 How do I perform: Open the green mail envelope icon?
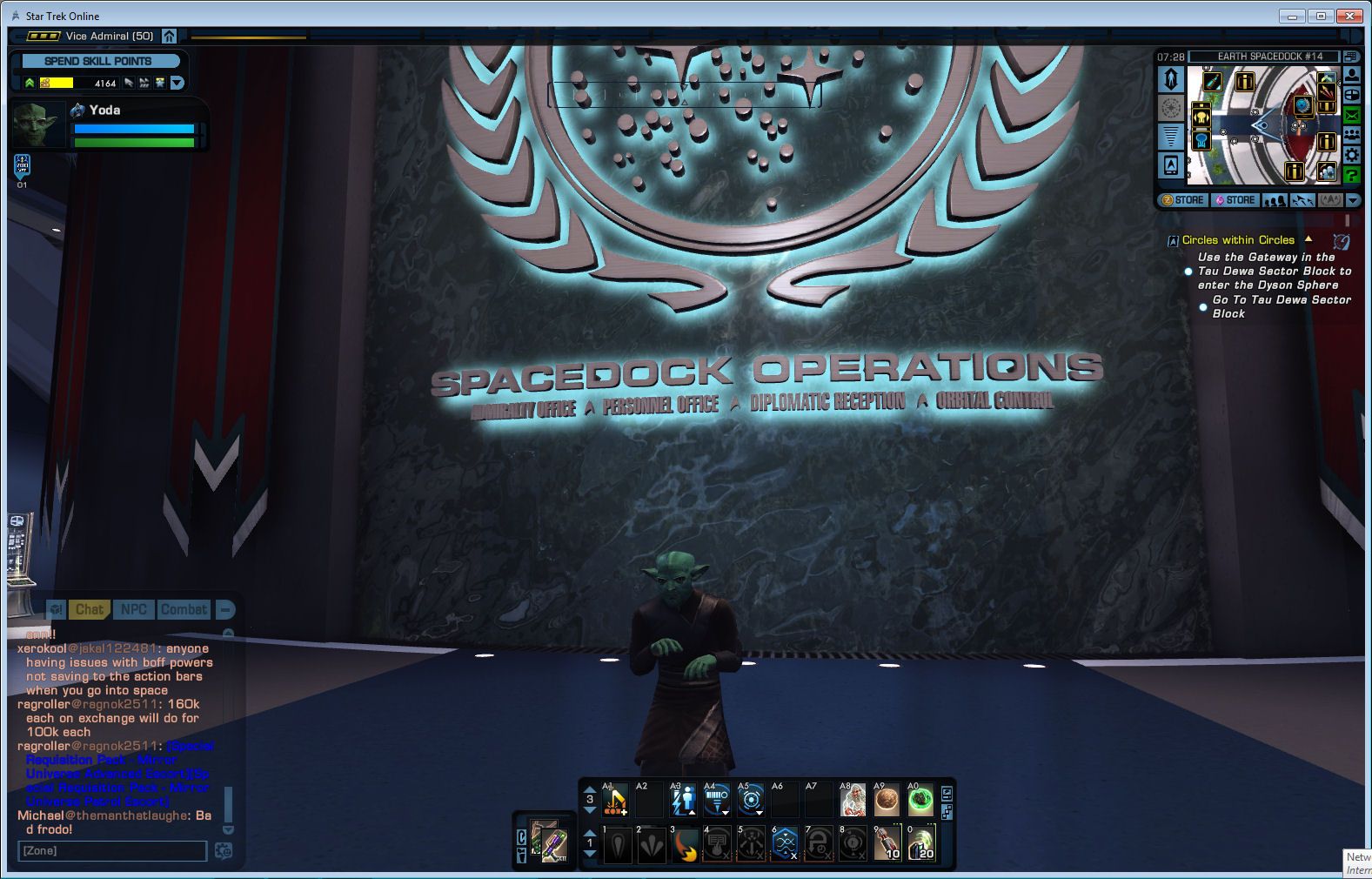[1352, 115]
